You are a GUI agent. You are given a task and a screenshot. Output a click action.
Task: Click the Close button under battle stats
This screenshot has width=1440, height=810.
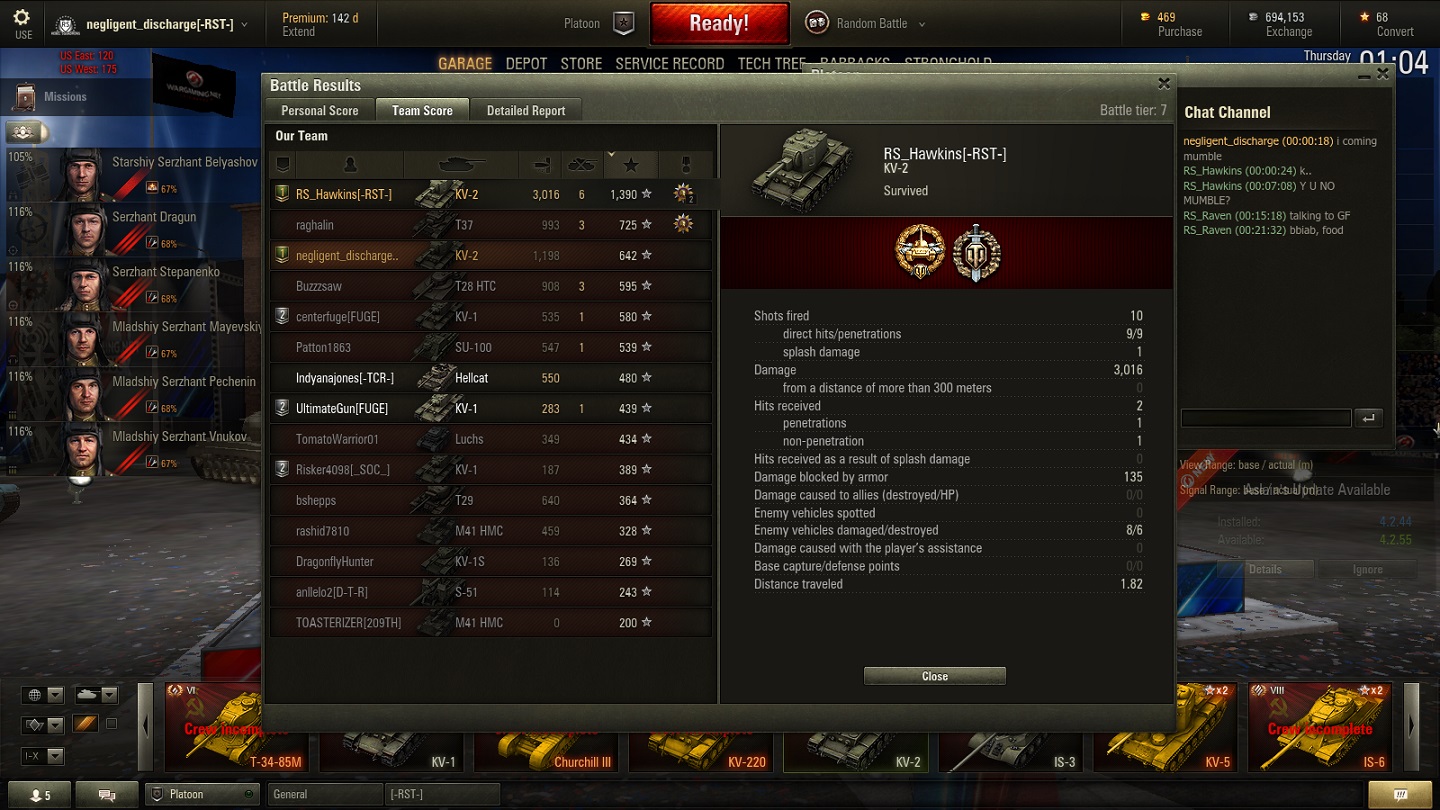click(934, 676)
